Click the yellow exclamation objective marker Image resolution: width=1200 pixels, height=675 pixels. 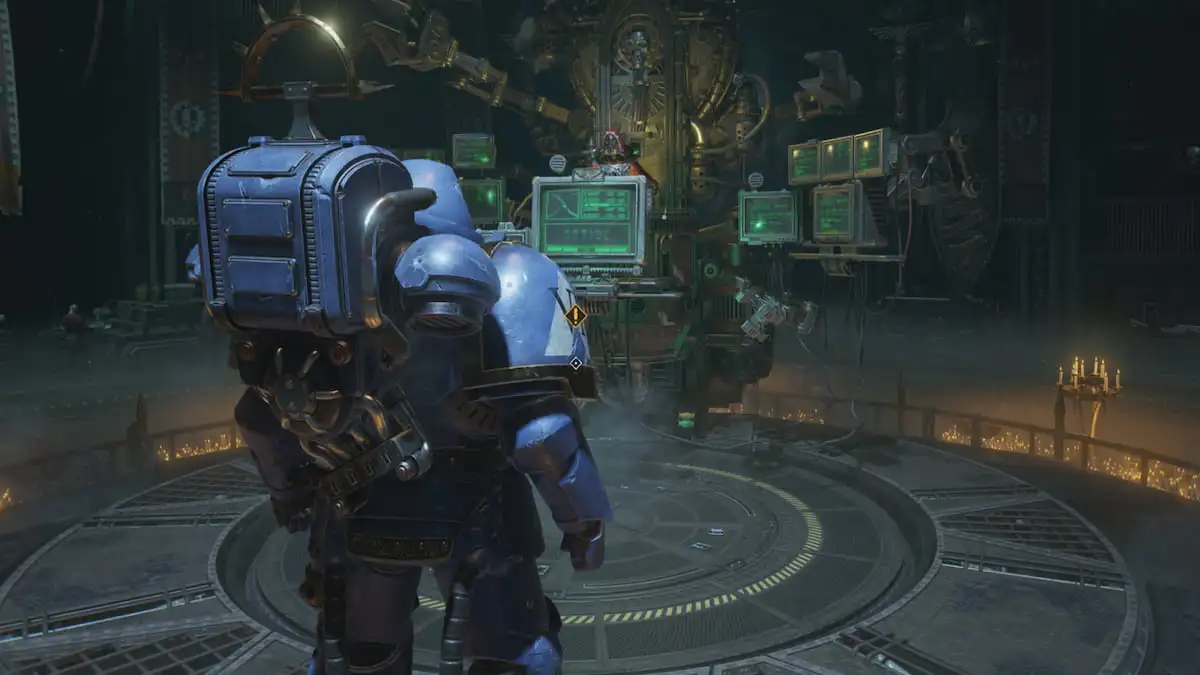[x=575, y=317]
